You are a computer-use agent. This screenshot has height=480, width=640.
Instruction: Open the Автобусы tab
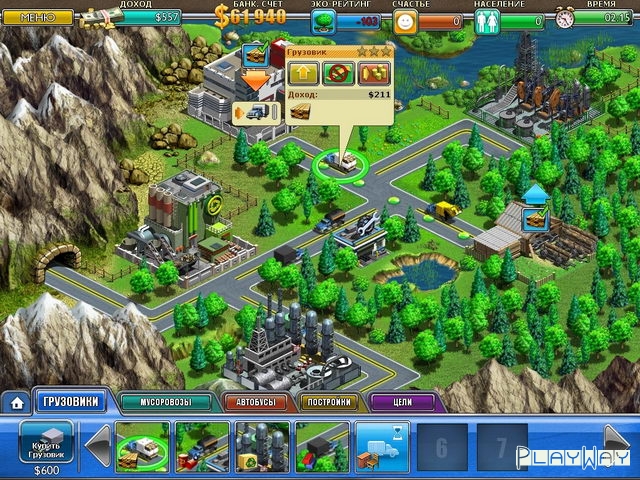tap(256, 402)
